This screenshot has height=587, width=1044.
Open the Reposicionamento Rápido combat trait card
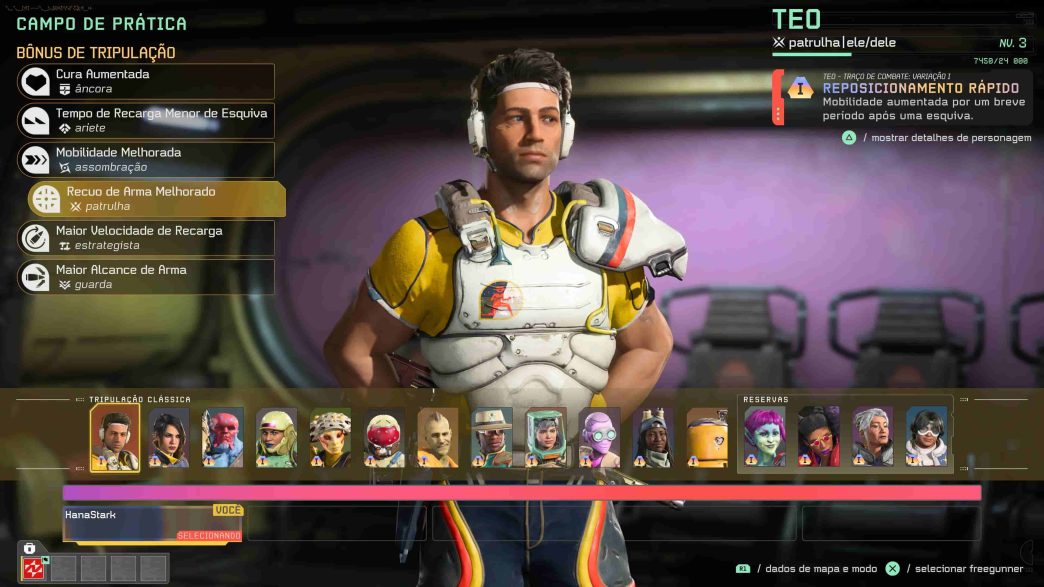902,97
